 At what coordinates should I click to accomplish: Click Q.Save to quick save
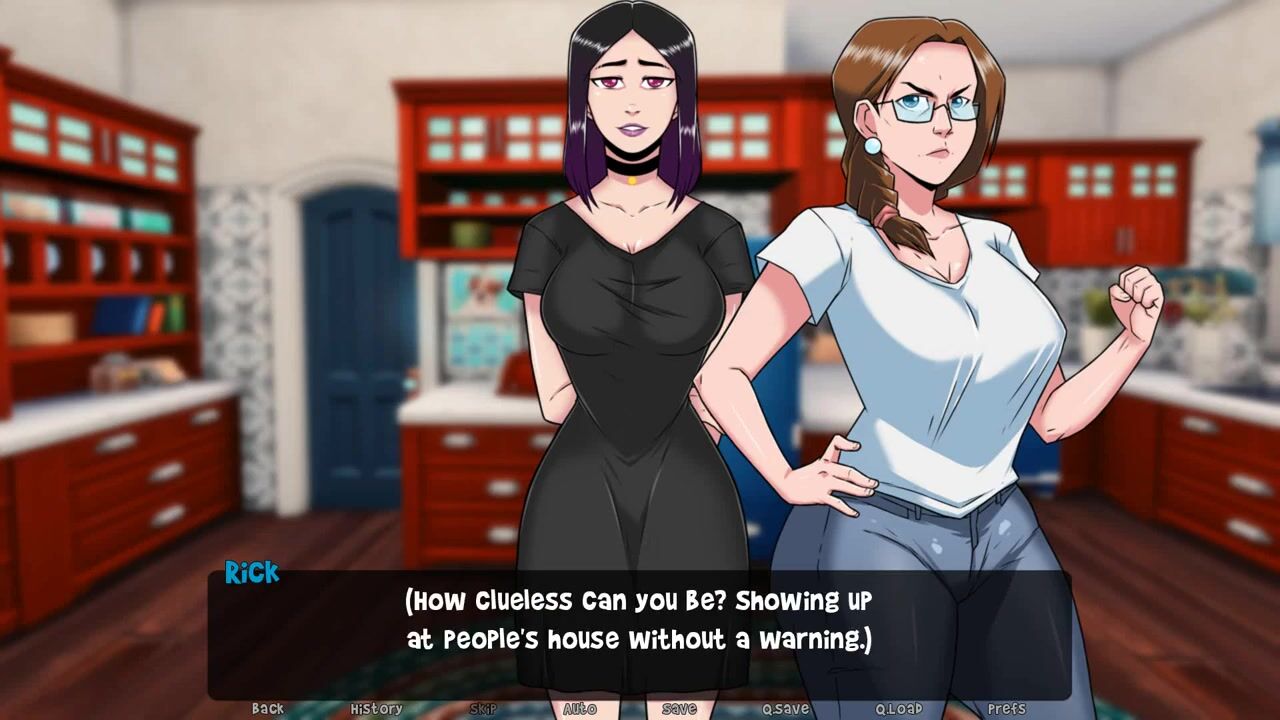click(x=785, y=709)
